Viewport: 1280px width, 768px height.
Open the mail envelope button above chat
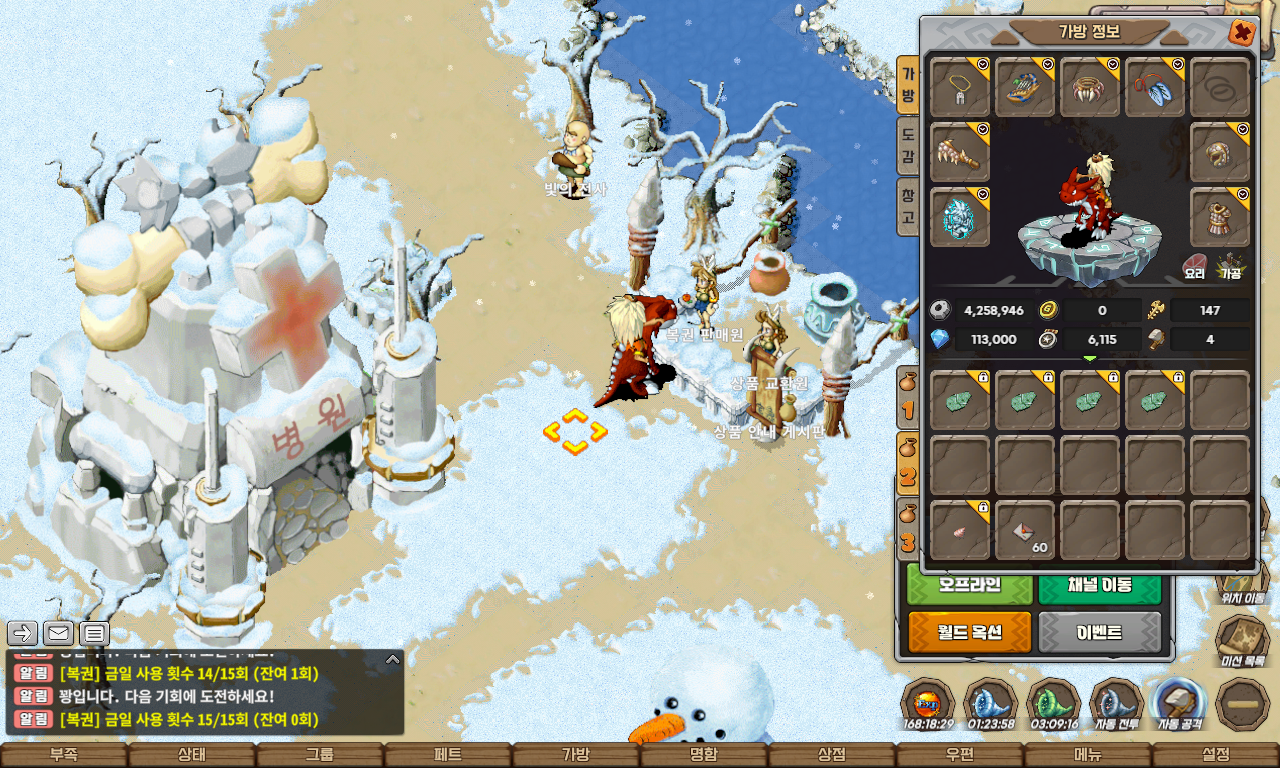[x=58, y=632]
